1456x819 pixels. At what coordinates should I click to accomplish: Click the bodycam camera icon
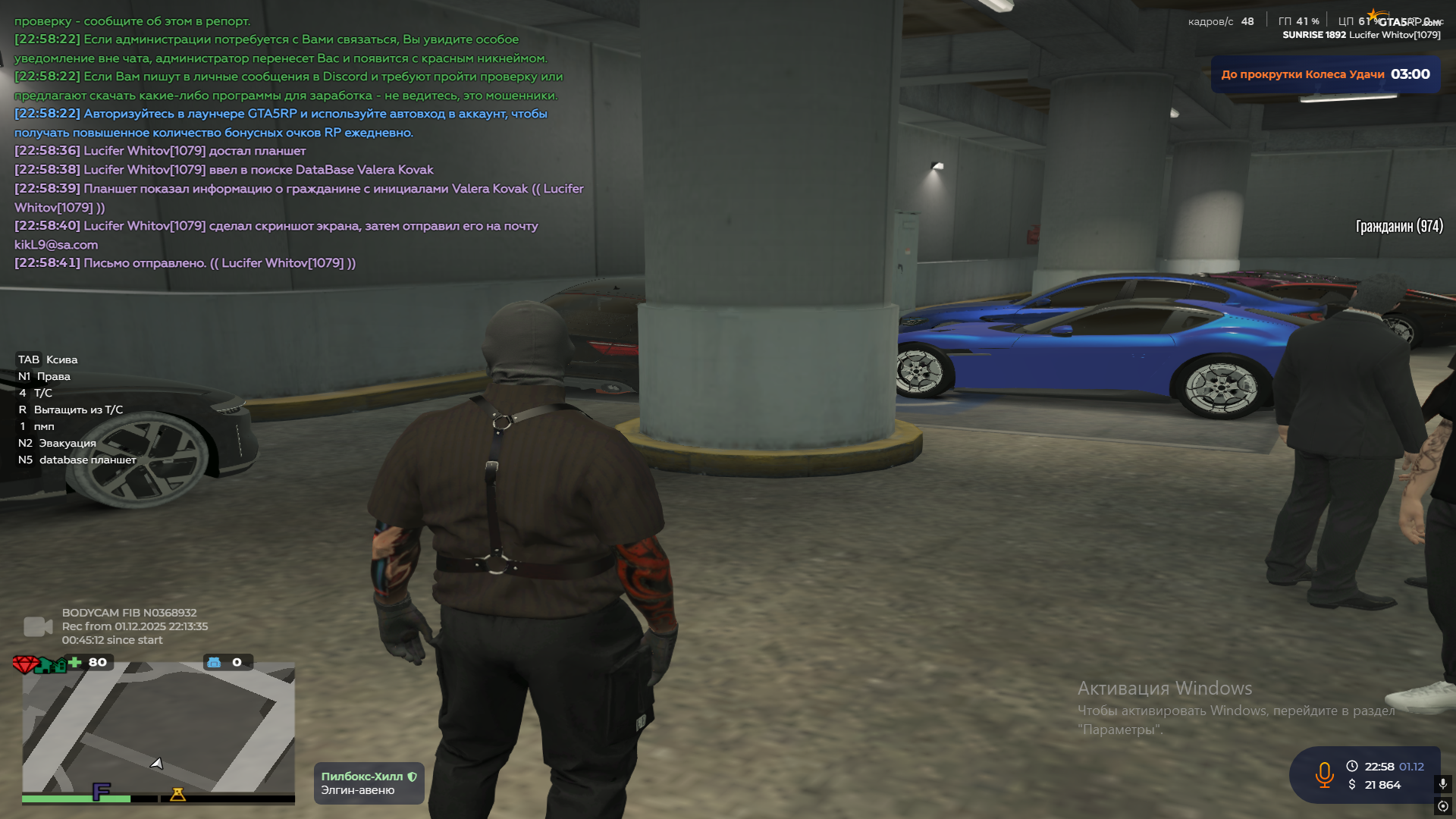pyautogui.click(x=37, y=626)
